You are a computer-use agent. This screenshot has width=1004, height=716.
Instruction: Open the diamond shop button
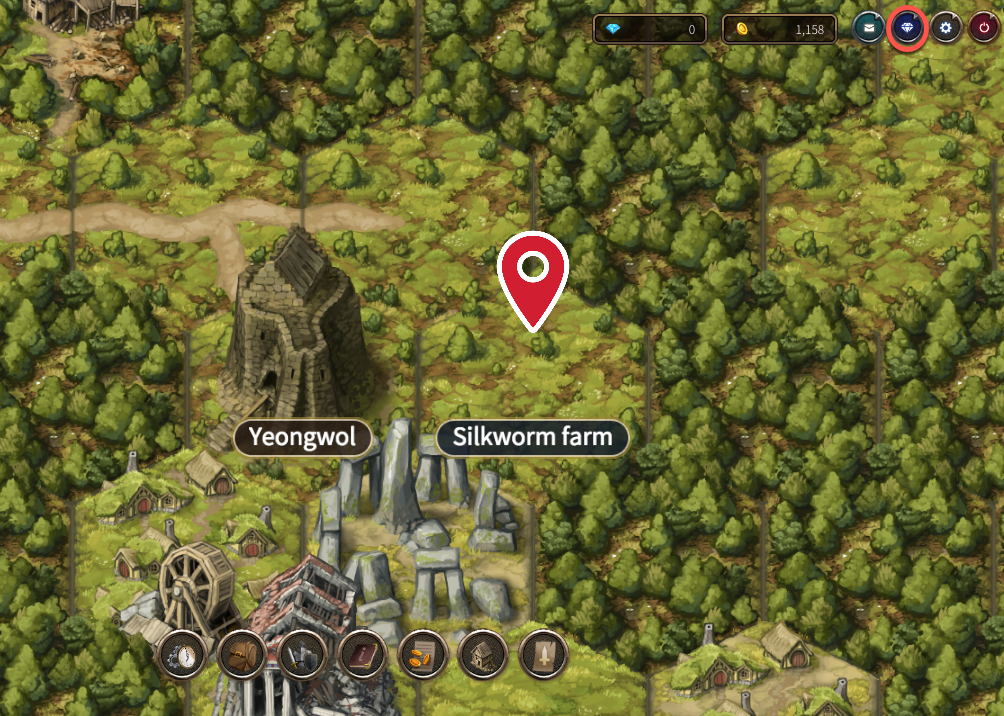pos(907,29)
